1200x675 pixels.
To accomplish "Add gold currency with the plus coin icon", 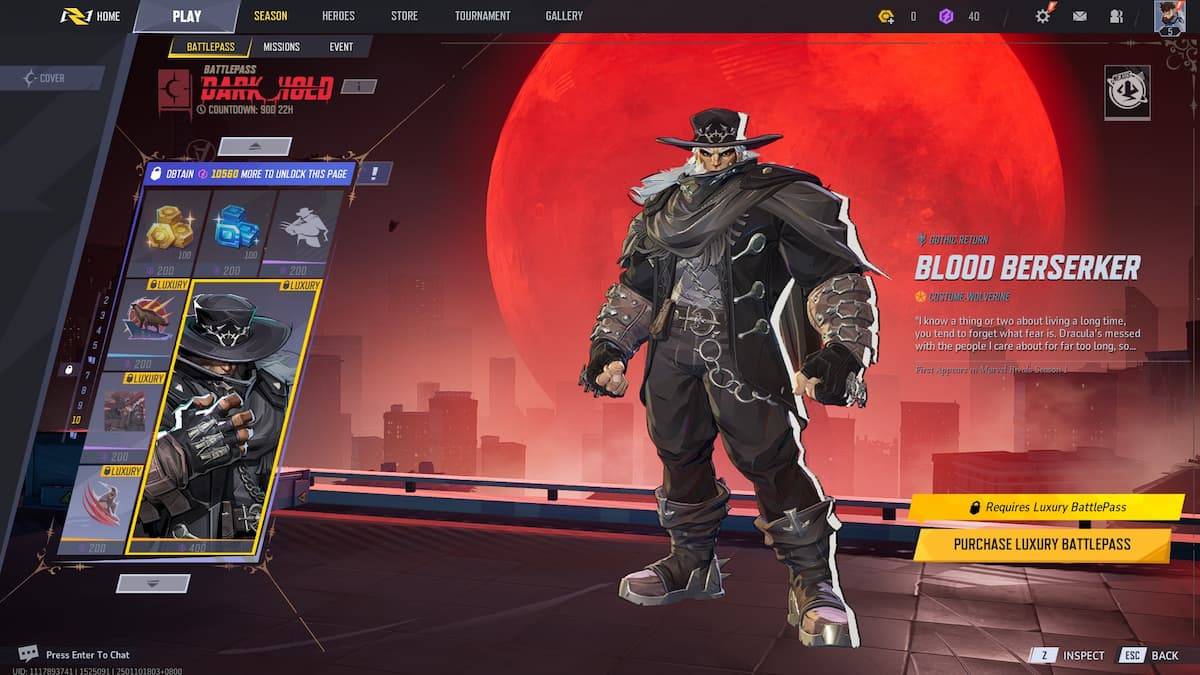I will click(x=885, y=16).
